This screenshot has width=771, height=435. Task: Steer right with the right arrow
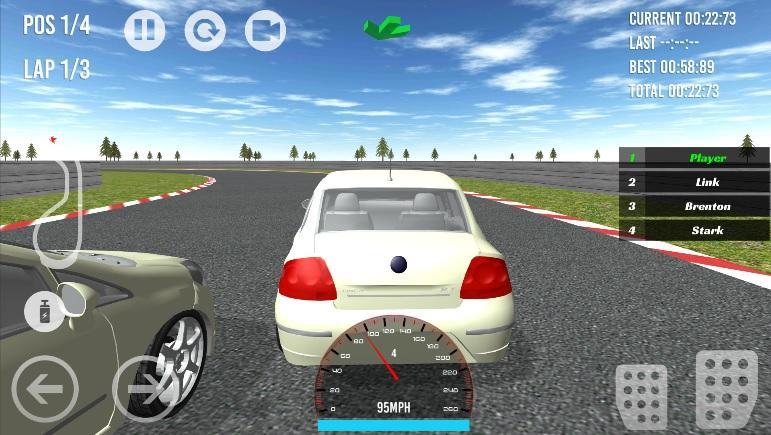tap(145, 389)
